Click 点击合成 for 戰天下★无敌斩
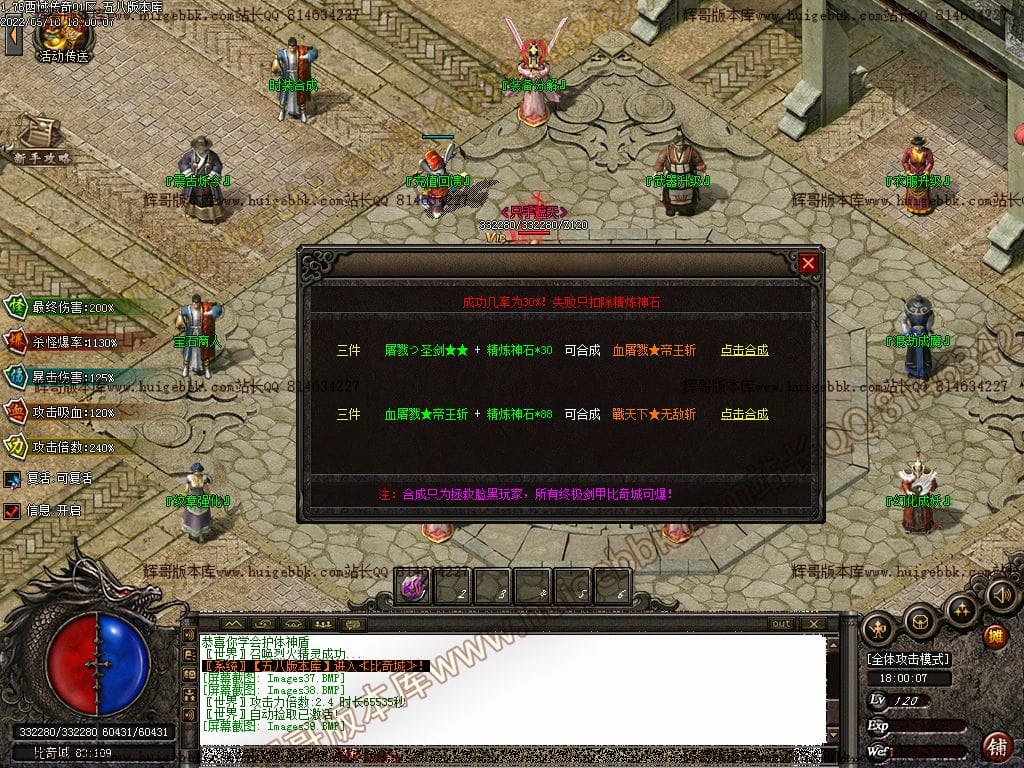 (745, 414)
